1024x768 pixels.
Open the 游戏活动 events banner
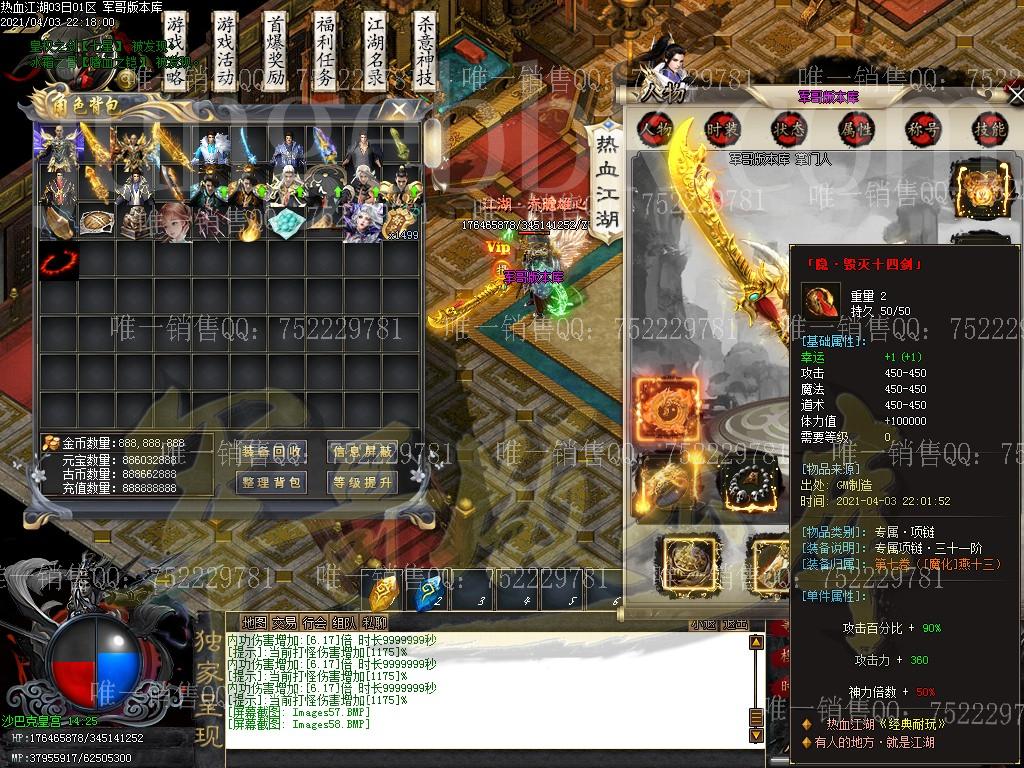click(226, 53)
